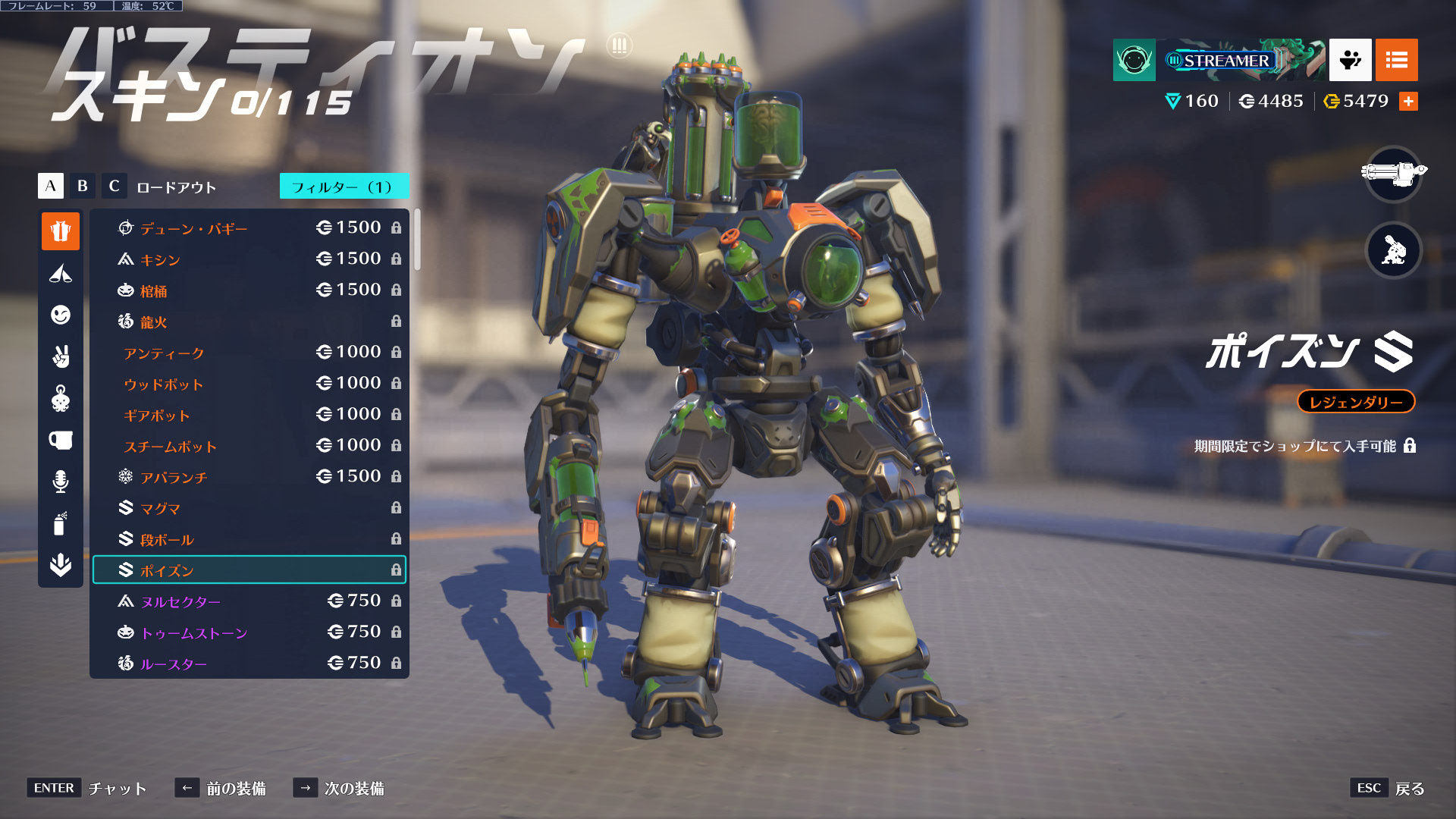Select the アンティーク skin
The image size is (1456, 819).
tap(249, 353)
